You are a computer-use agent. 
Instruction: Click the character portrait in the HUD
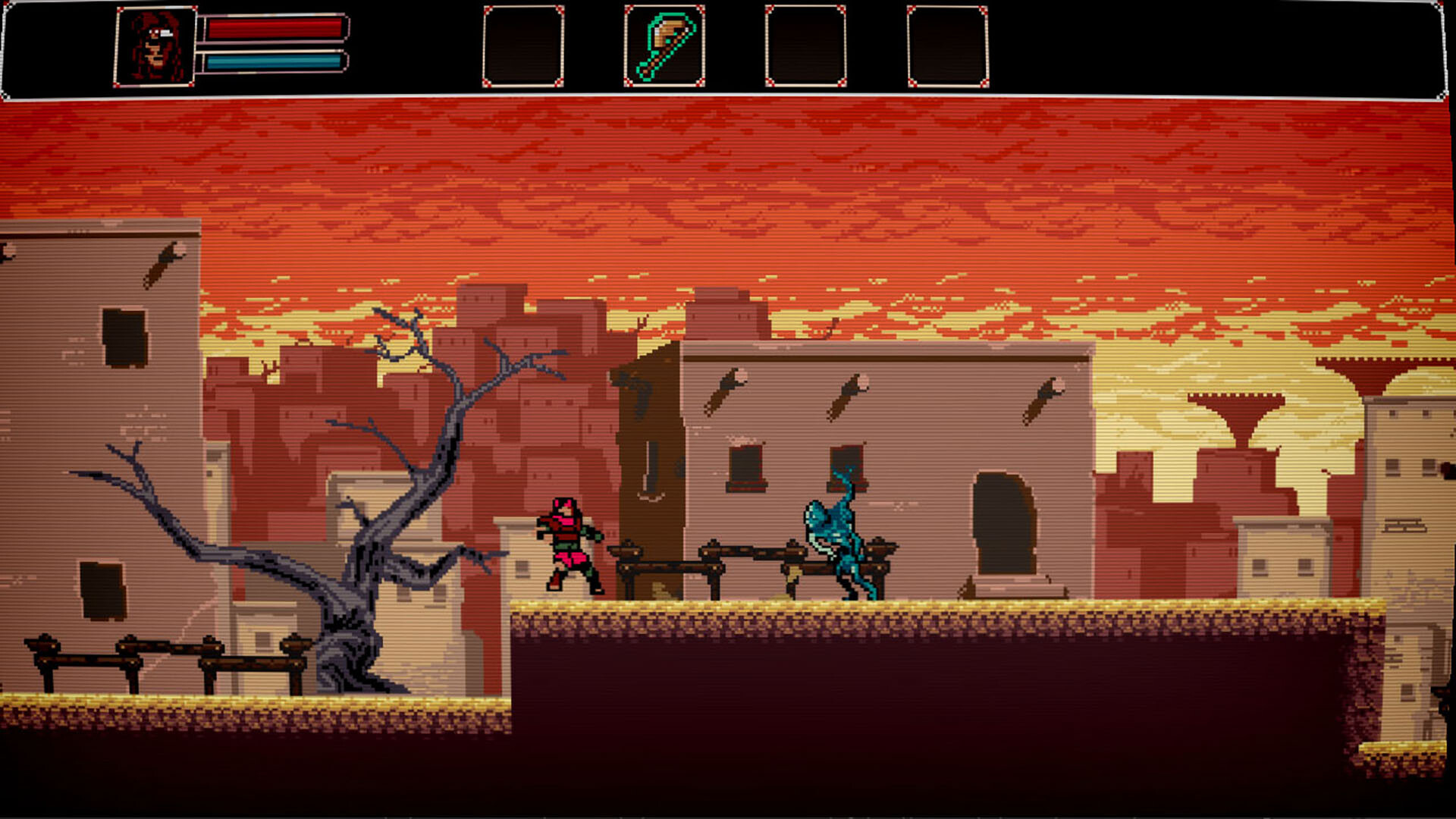(157, 44)
